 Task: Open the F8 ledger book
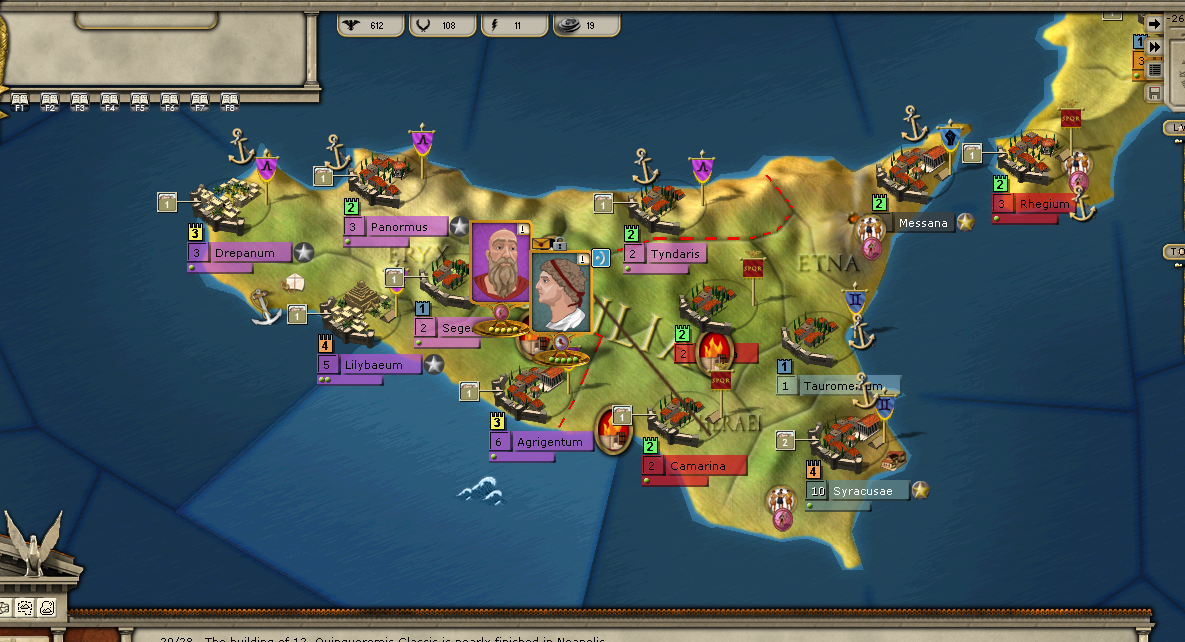point(229,99)
